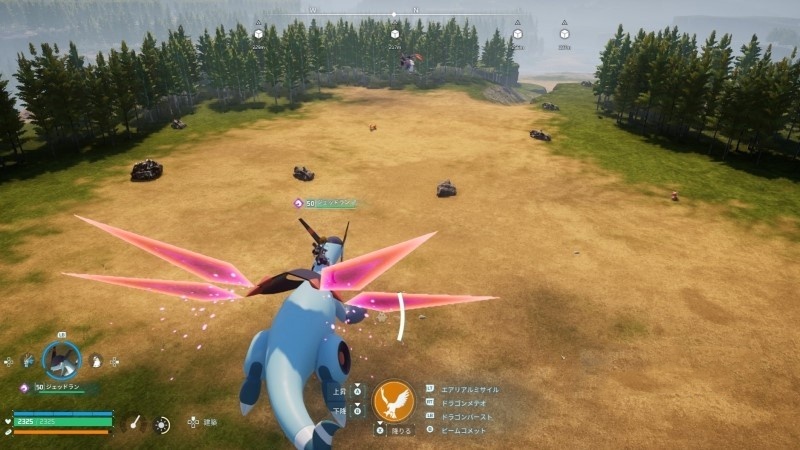Fire the ビームコメット skill
The image size is (800, 450).
[462, 429]
